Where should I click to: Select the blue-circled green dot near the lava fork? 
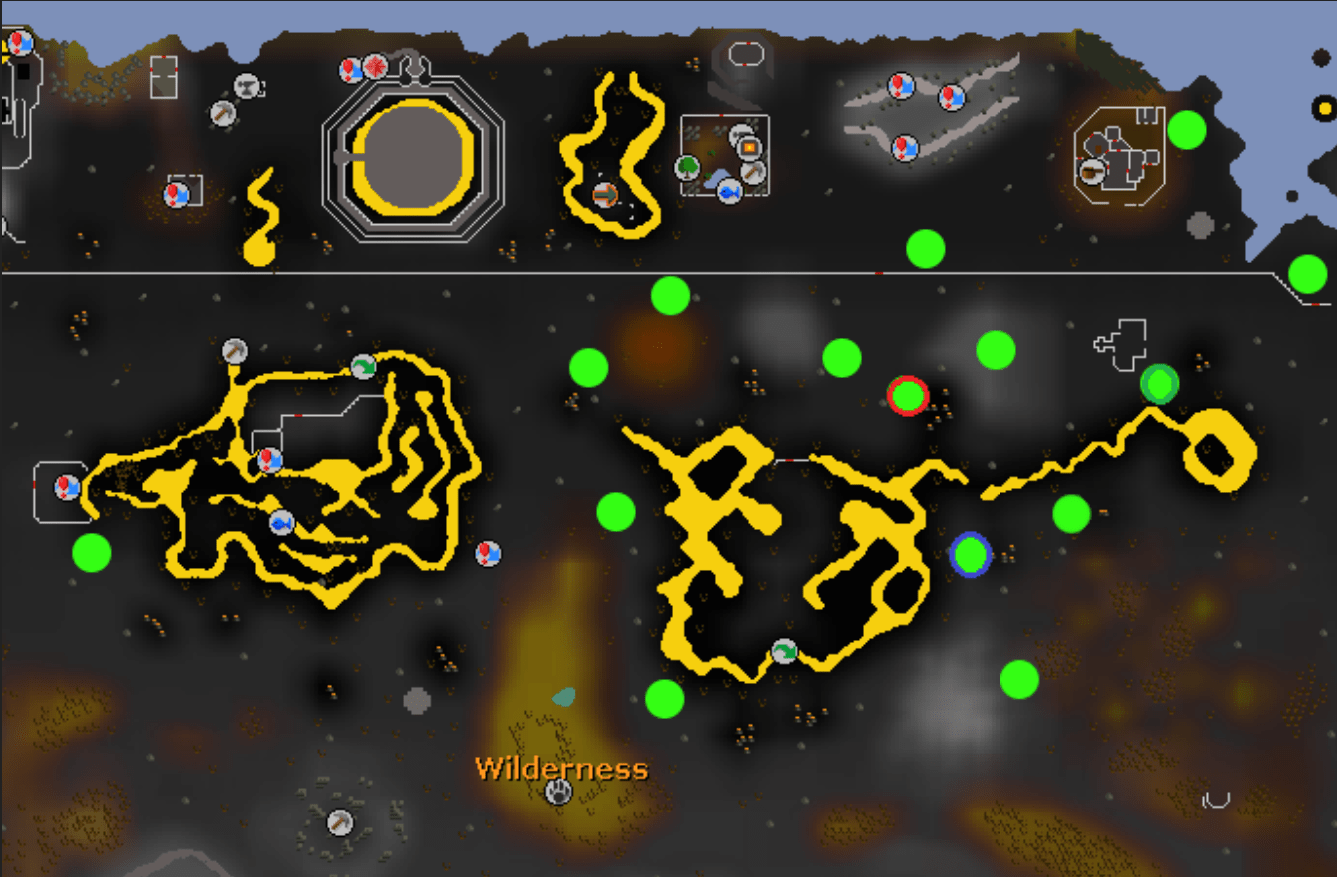968,552
